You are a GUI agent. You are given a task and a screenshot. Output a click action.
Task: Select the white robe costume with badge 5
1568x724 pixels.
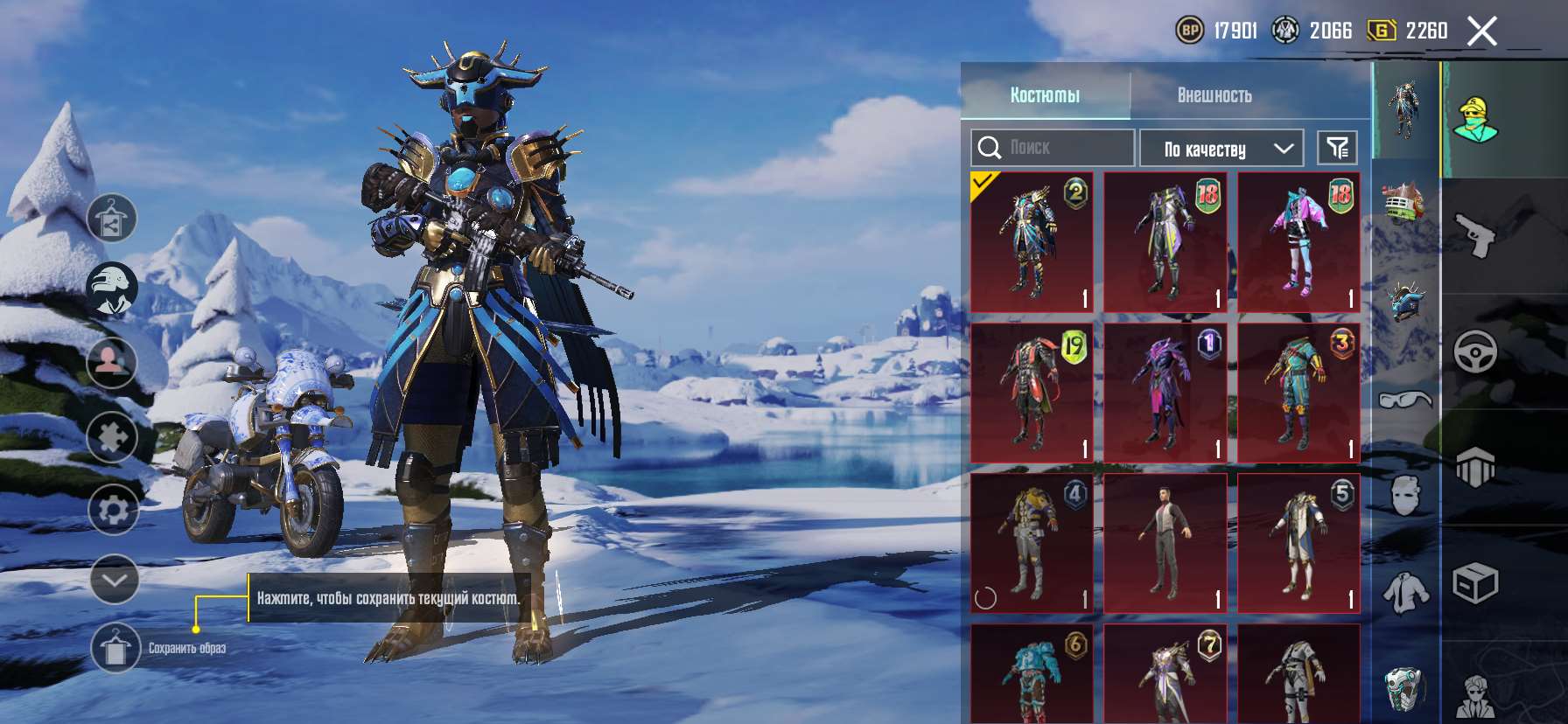tap(1298, 543)
